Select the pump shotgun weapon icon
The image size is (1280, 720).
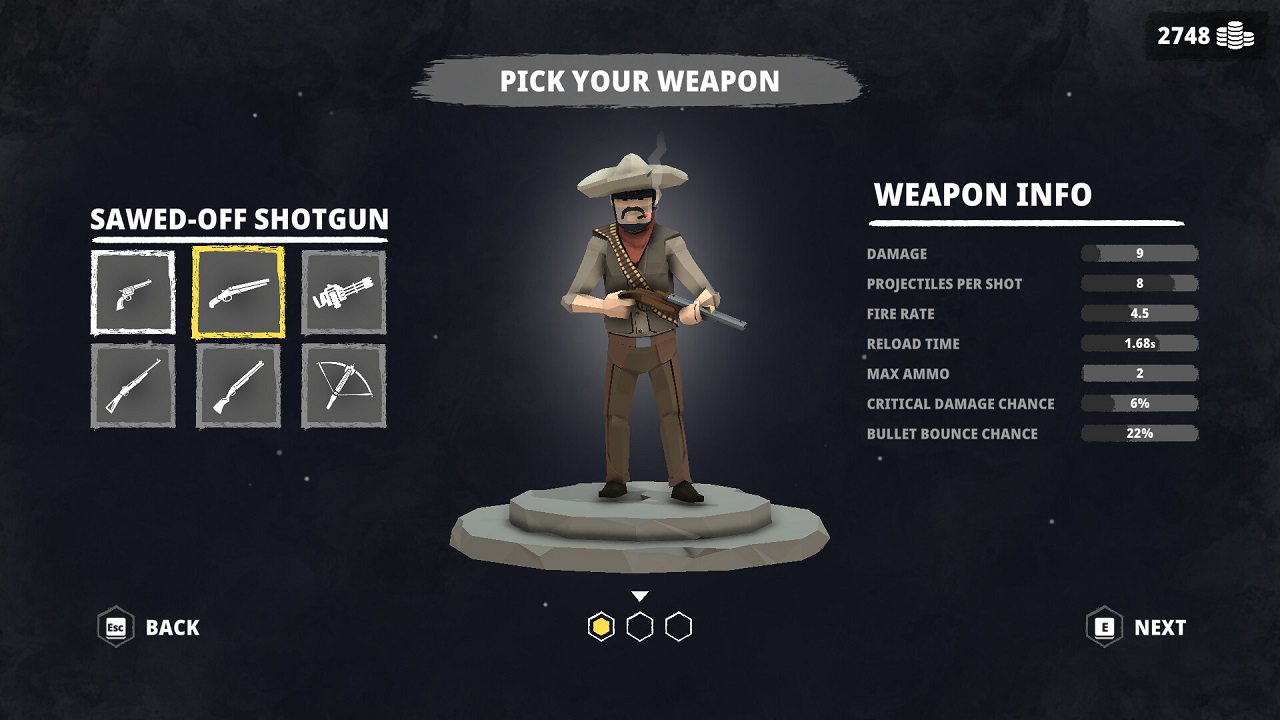[x=238, y=385]
